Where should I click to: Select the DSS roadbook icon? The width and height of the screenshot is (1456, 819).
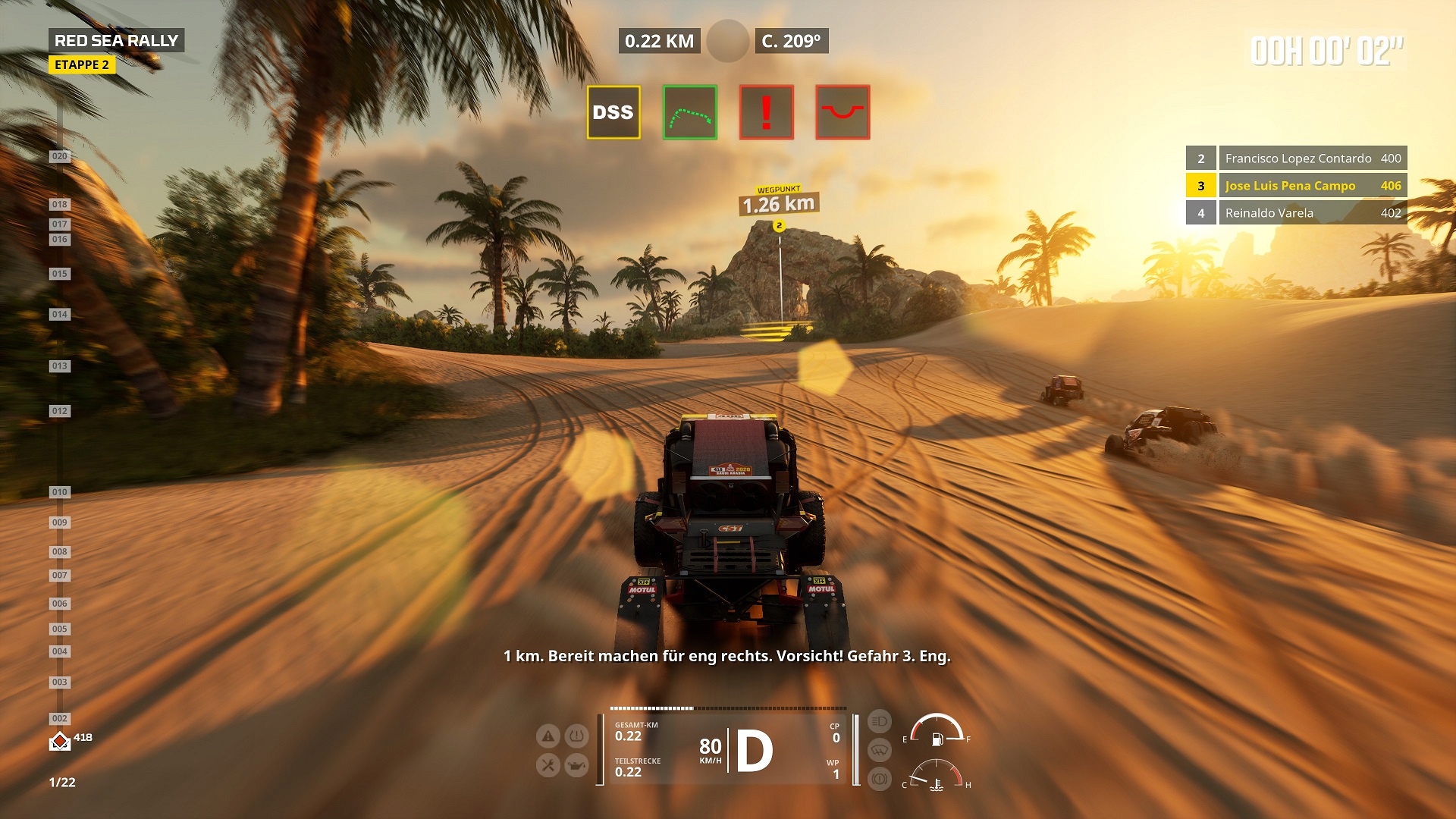point(613,112)
